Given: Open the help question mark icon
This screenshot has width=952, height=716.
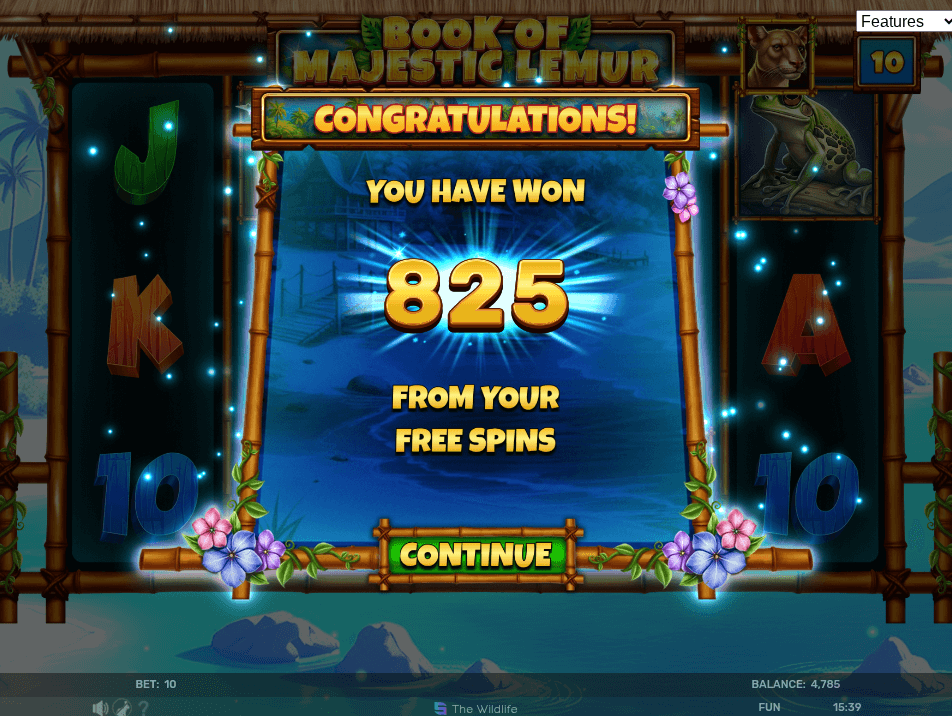Looking at the screenshot, I should (x=144, y=708).
